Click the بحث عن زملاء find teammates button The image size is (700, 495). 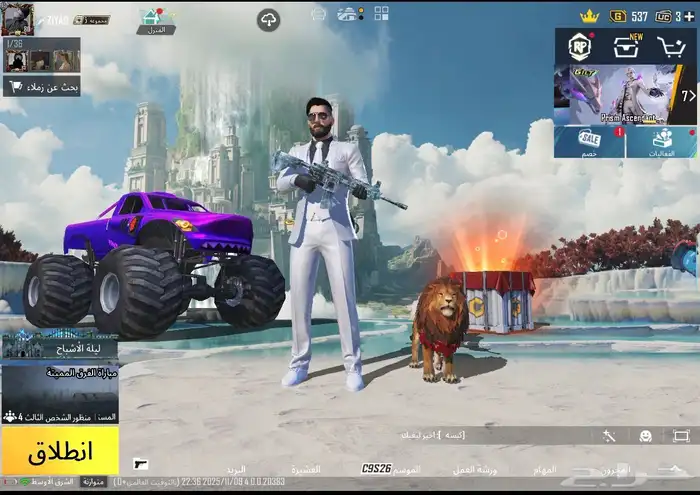tap(41, 87)
